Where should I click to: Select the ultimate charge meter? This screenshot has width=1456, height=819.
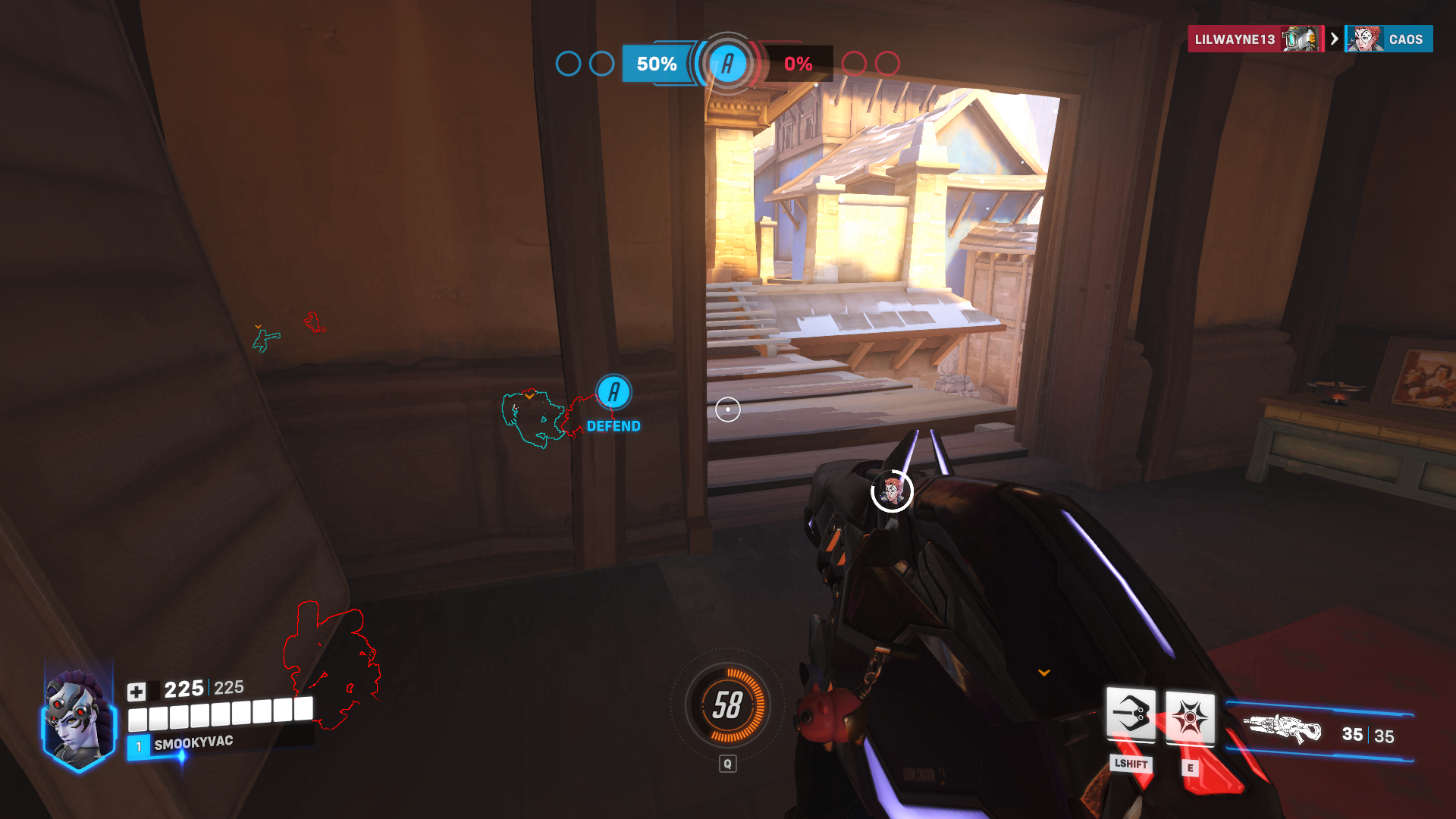coord(727,705)
